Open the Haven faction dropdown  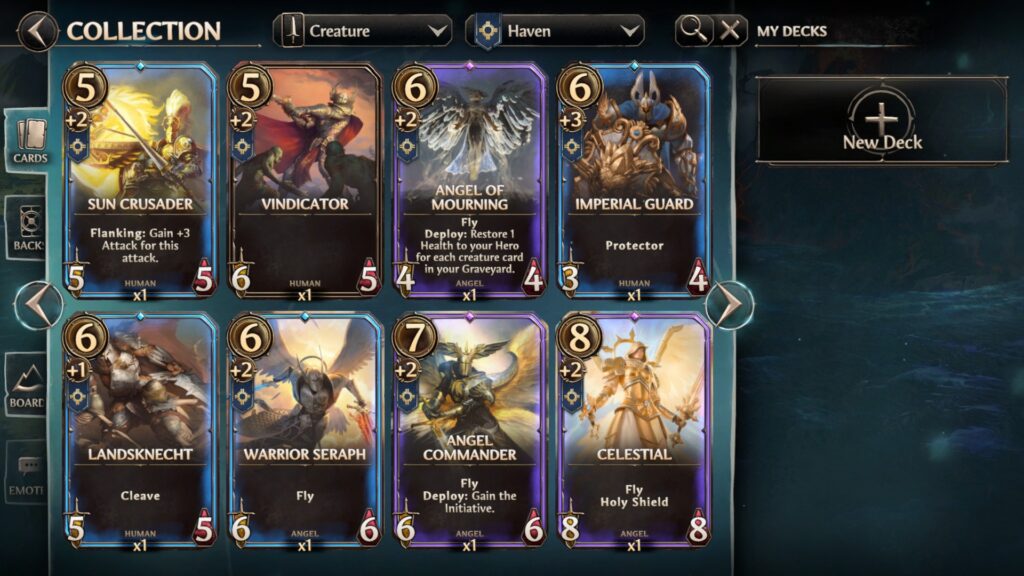558,31
